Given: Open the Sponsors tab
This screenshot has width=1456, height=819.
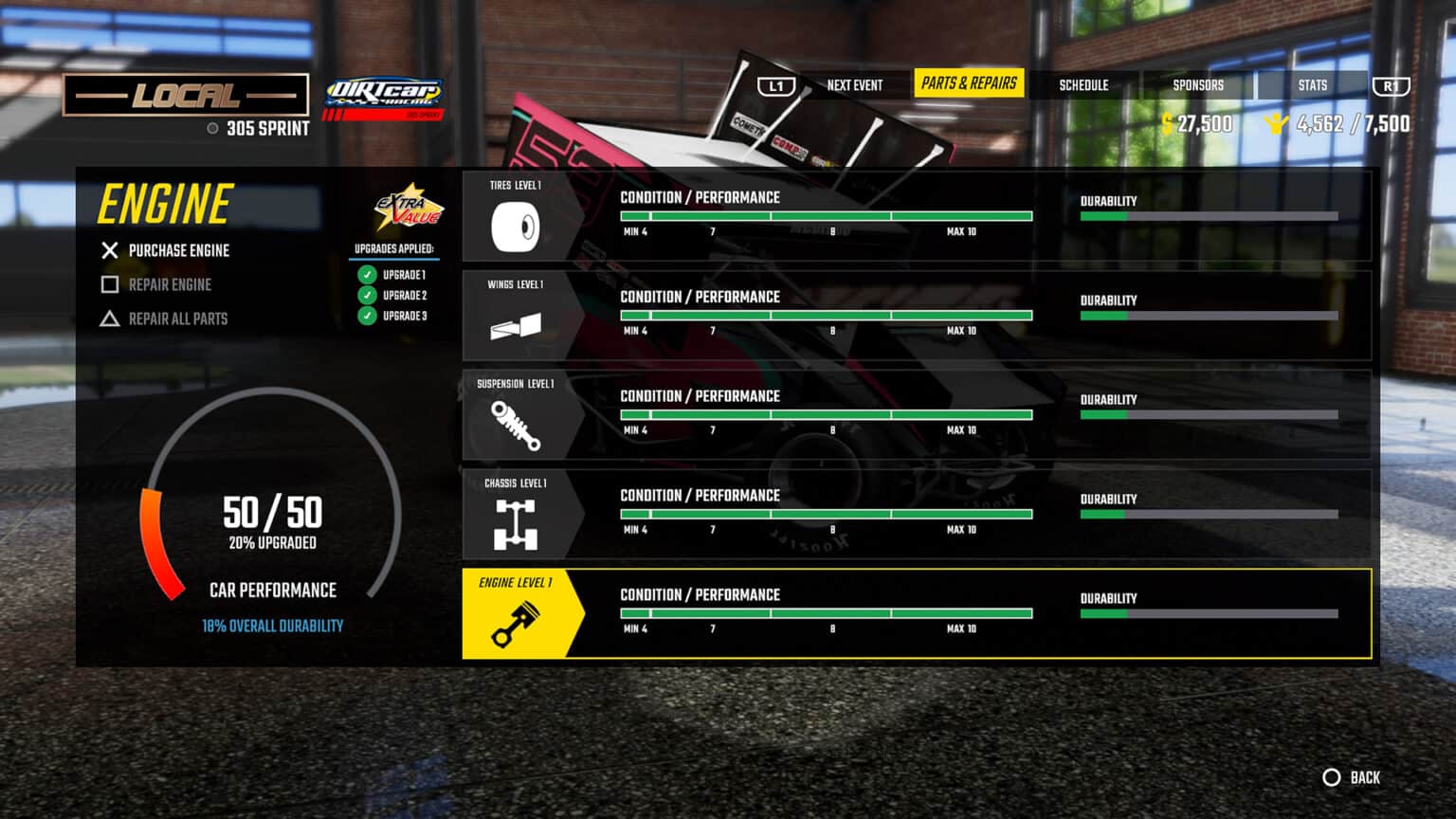Looking at the screenshot, I should 1197,84.
